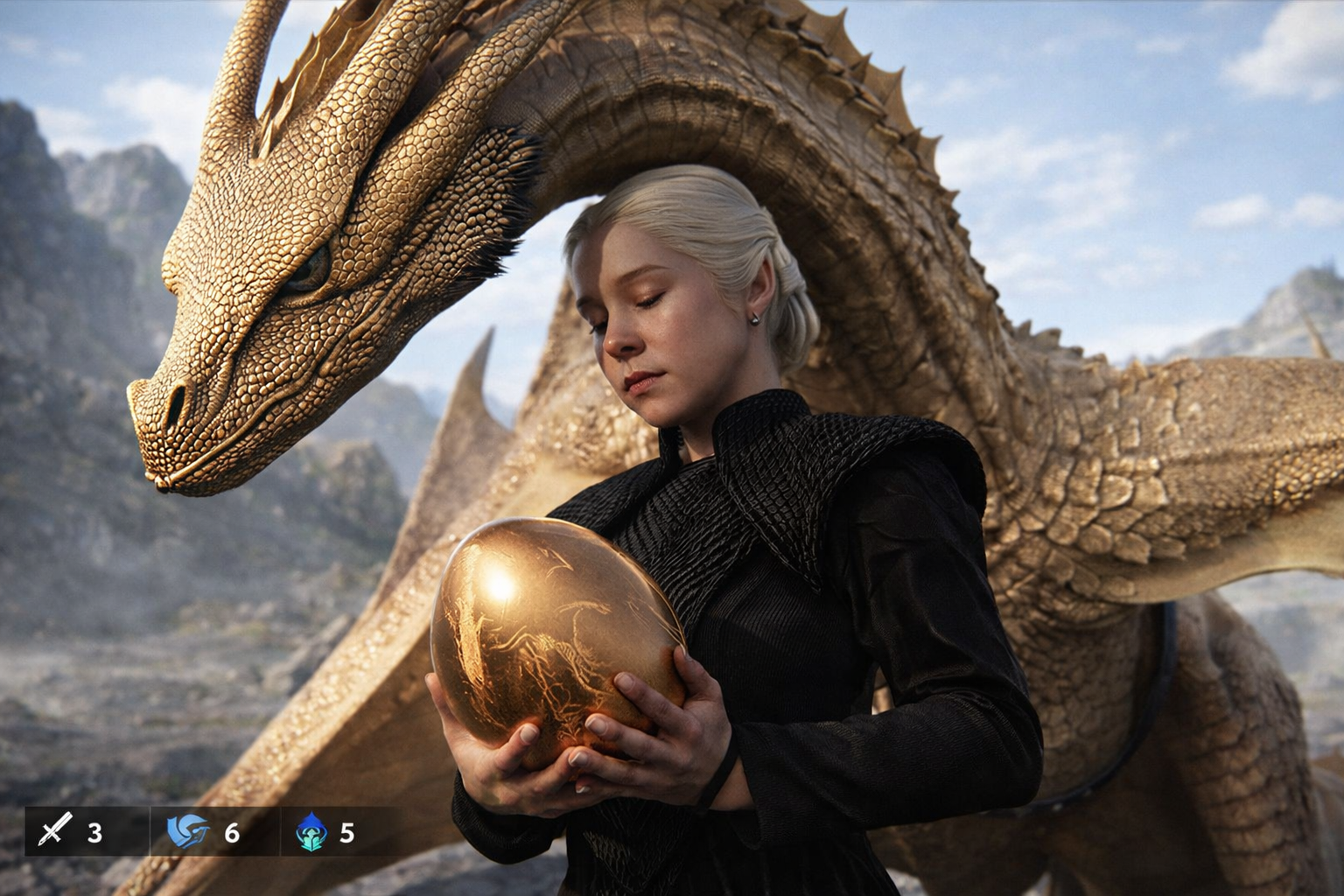Viewport: 1344px width, 896px height.
Task: Click the blue helmet stat icon
Action: 188,831
